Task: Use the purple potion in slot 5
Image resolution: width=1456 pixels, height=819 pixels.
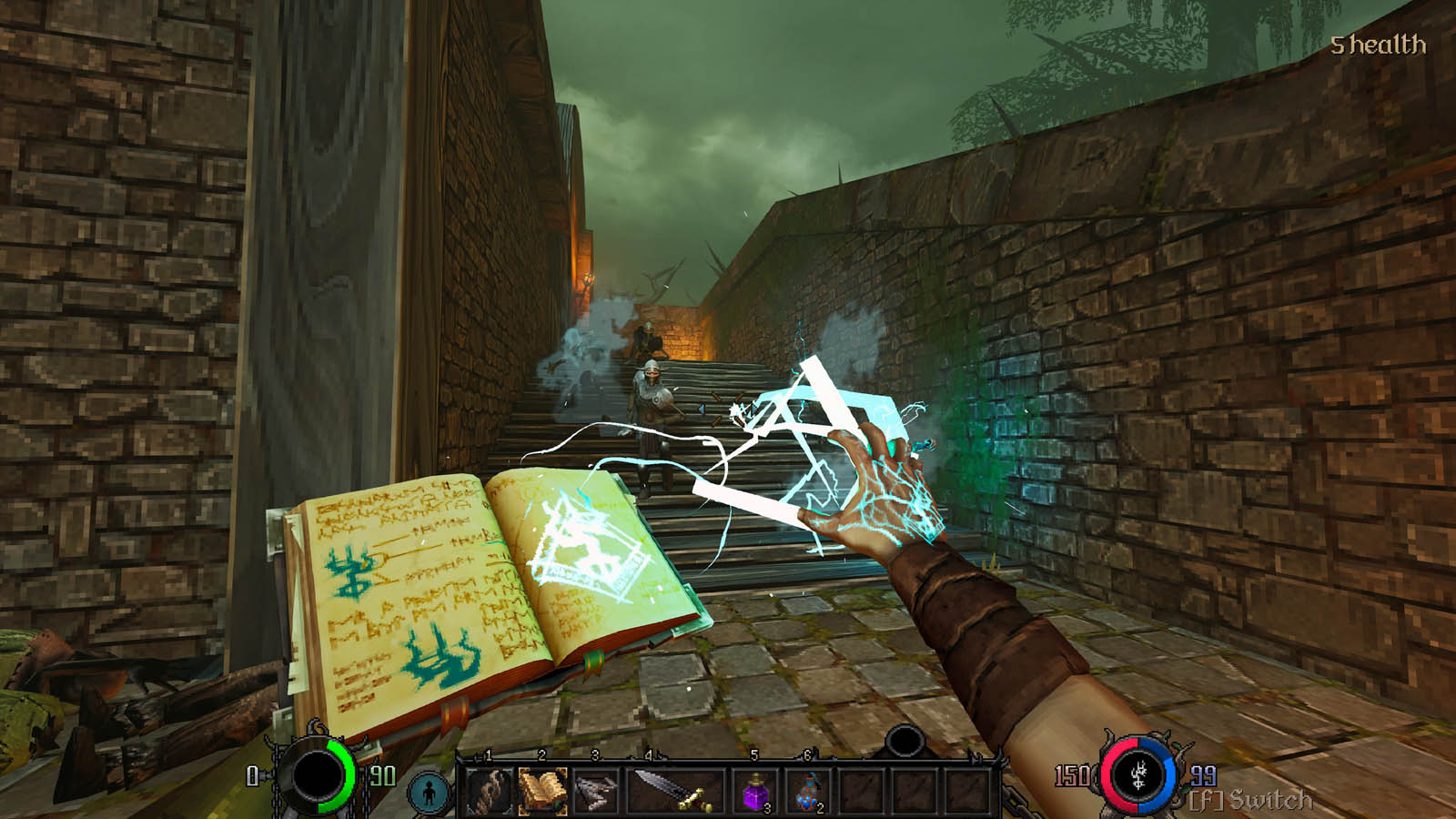Action: tap(756, 791)
